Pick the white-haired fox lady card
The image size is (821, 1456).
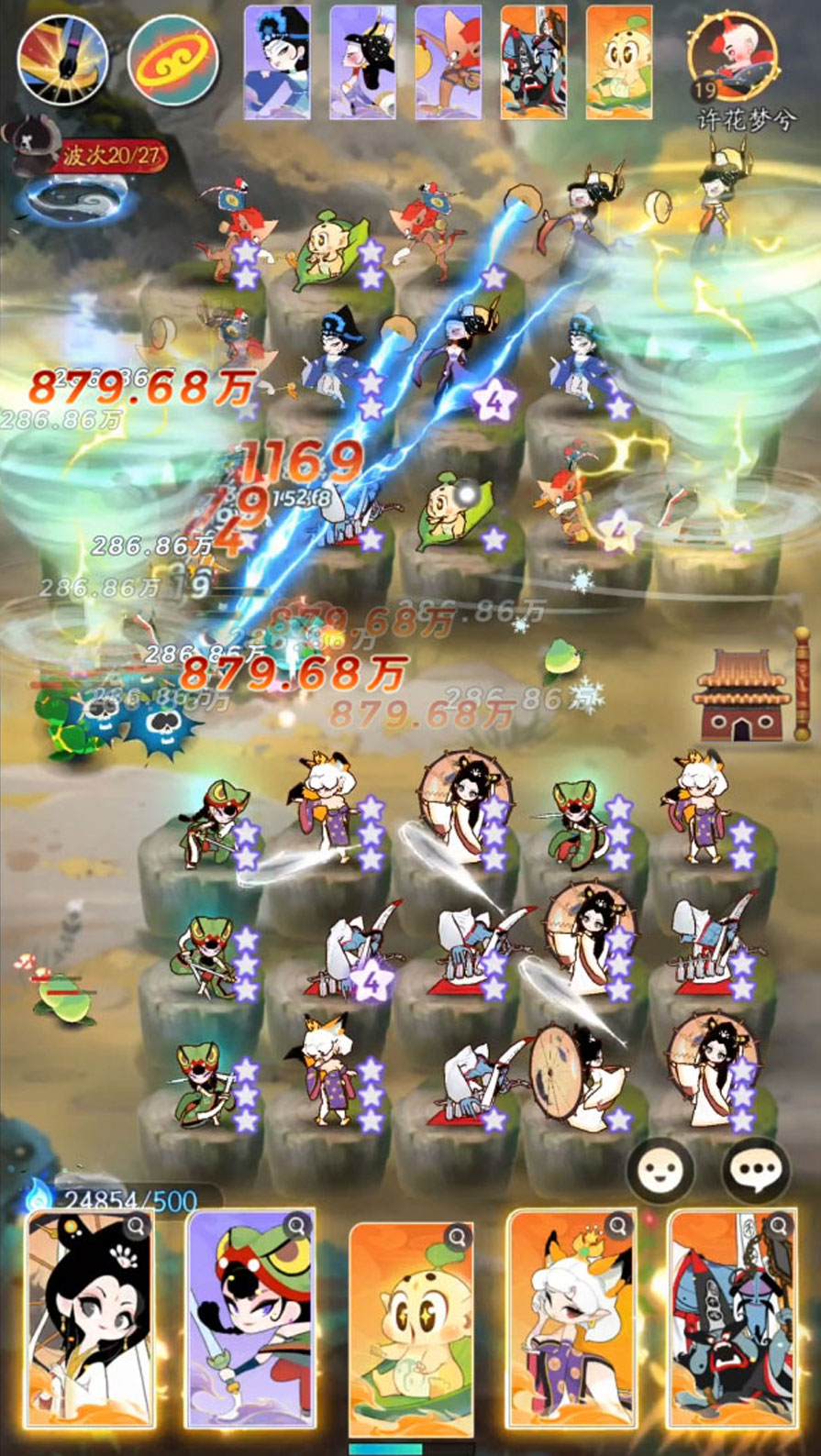571,1320
